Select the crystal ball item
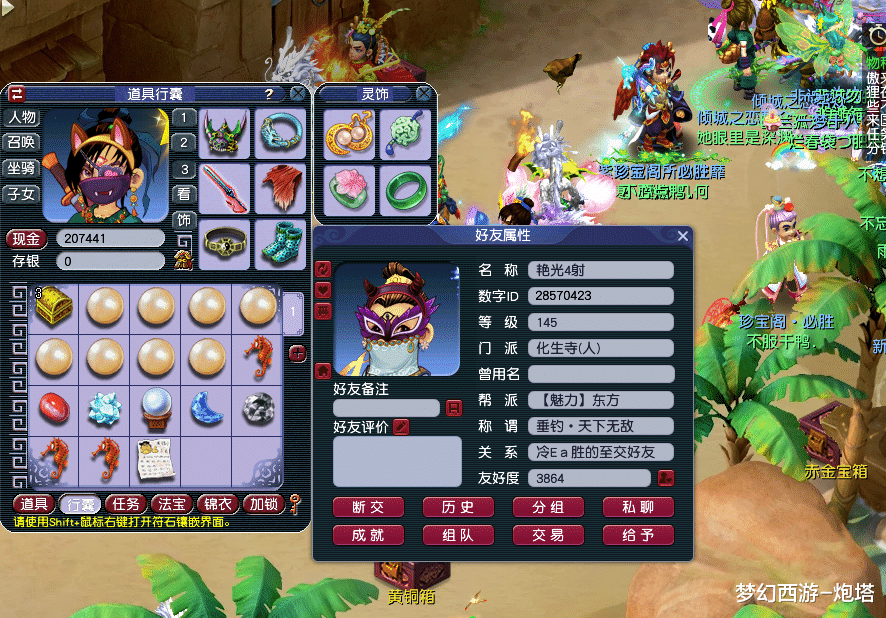The image size is (886, 618). tap(156, 406)
